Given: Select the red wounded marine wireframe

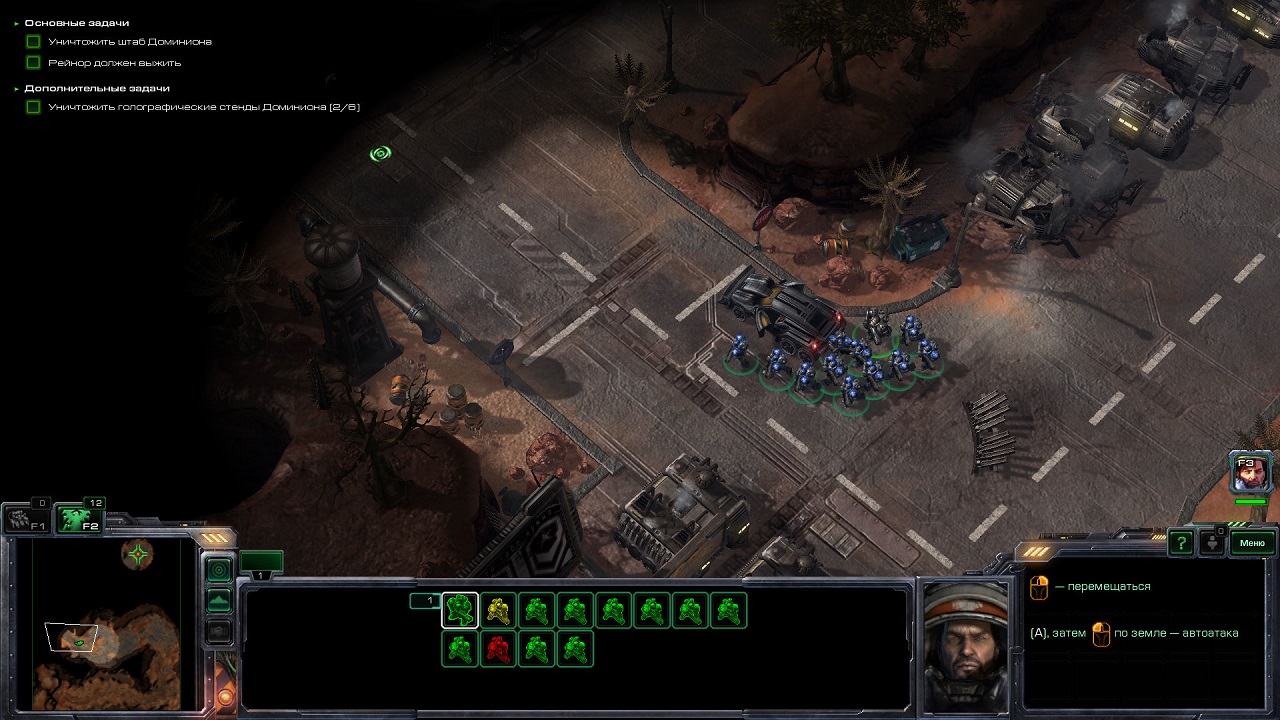Looking at the screenshot, I should coord(498,649).
